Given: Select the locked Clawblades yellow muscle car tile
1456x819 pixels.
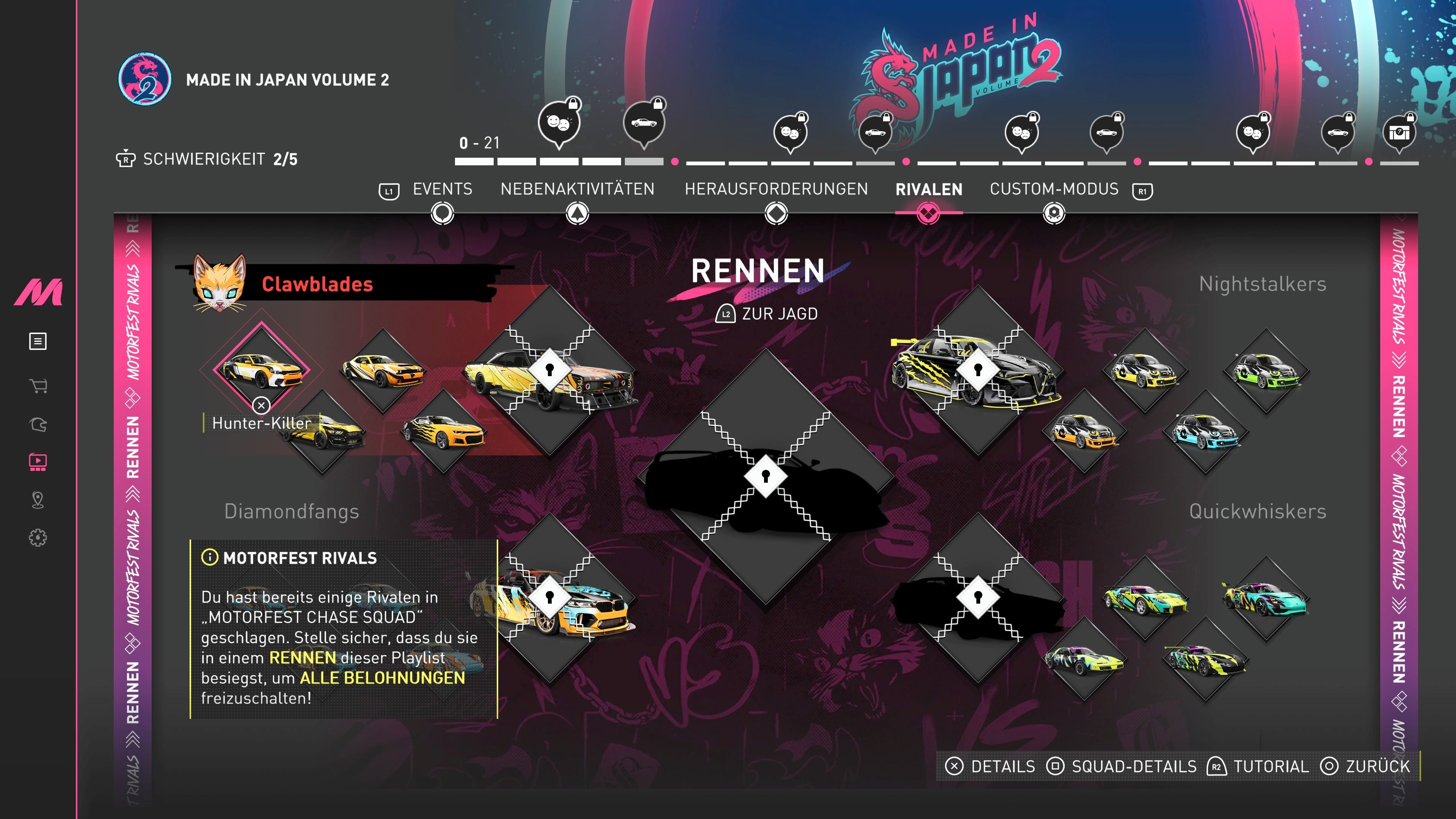Looking at the screenshot, I should [549, 370].
